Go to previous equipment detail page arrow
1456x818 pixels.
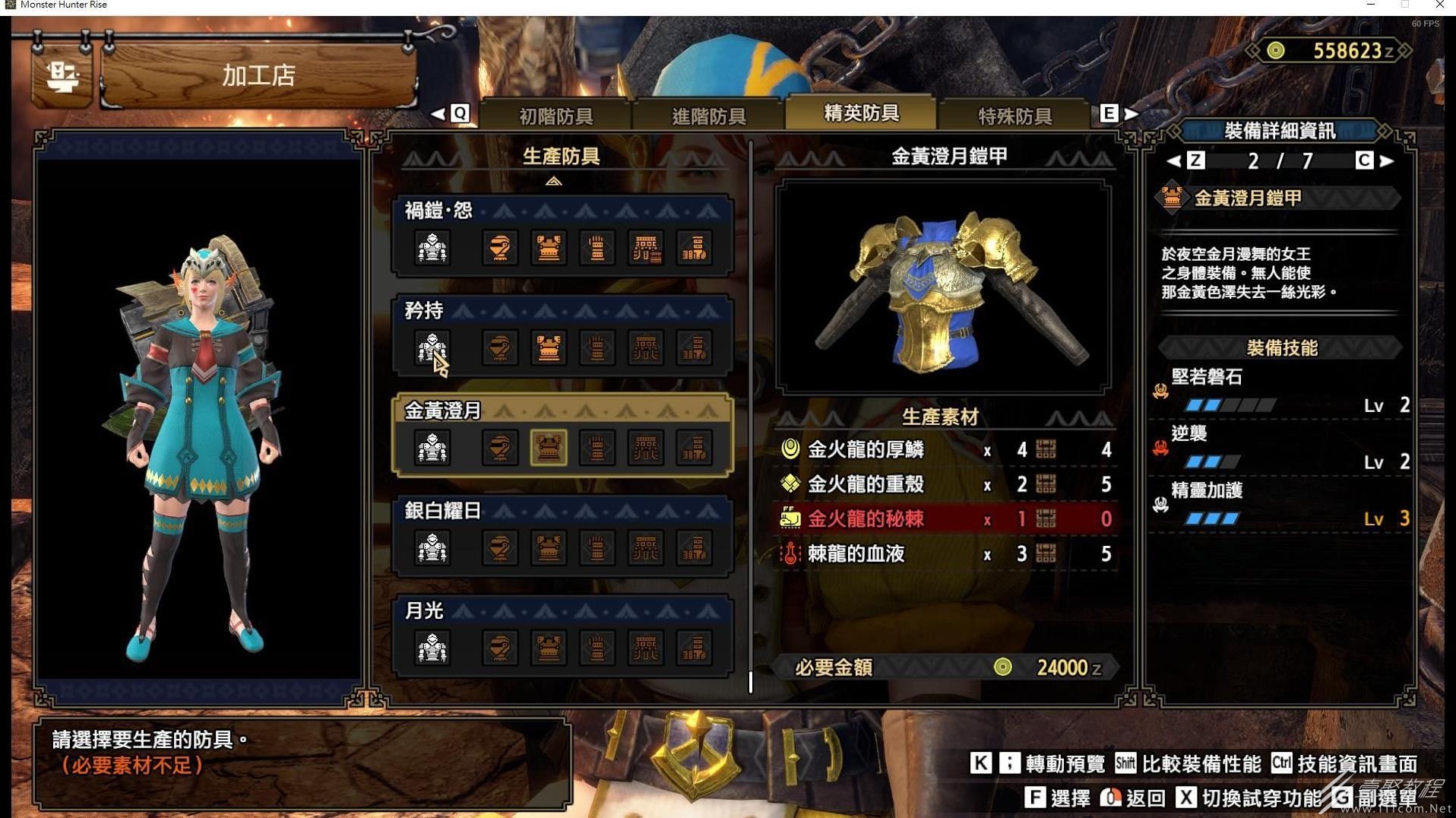pos(1173,160)
